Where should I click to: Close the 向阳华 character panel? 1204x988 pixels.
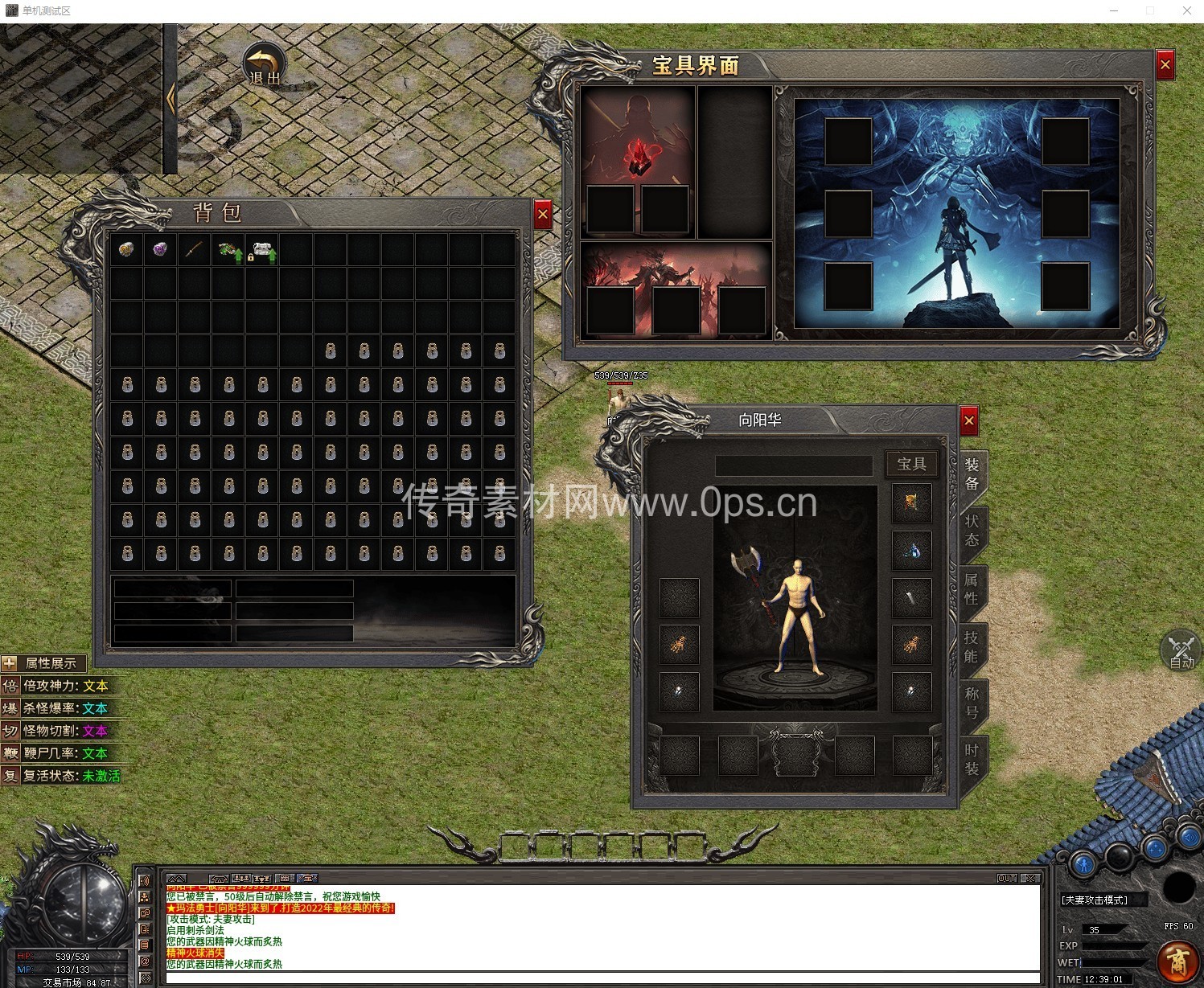pyautogui.click(x=968, y=420)
